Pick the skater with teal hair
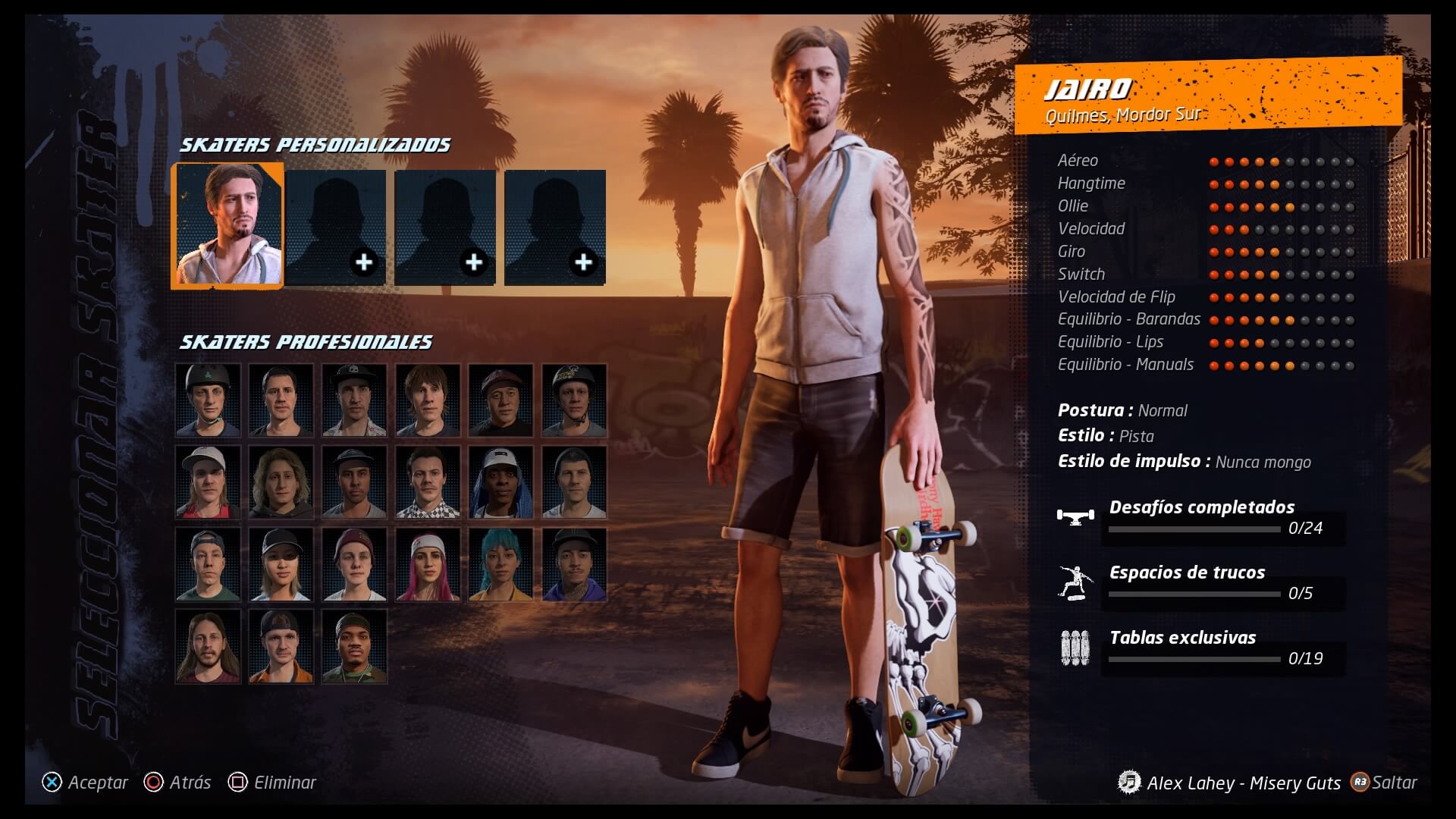Viewport: 1456px width, 819px height. coord(500,564)
